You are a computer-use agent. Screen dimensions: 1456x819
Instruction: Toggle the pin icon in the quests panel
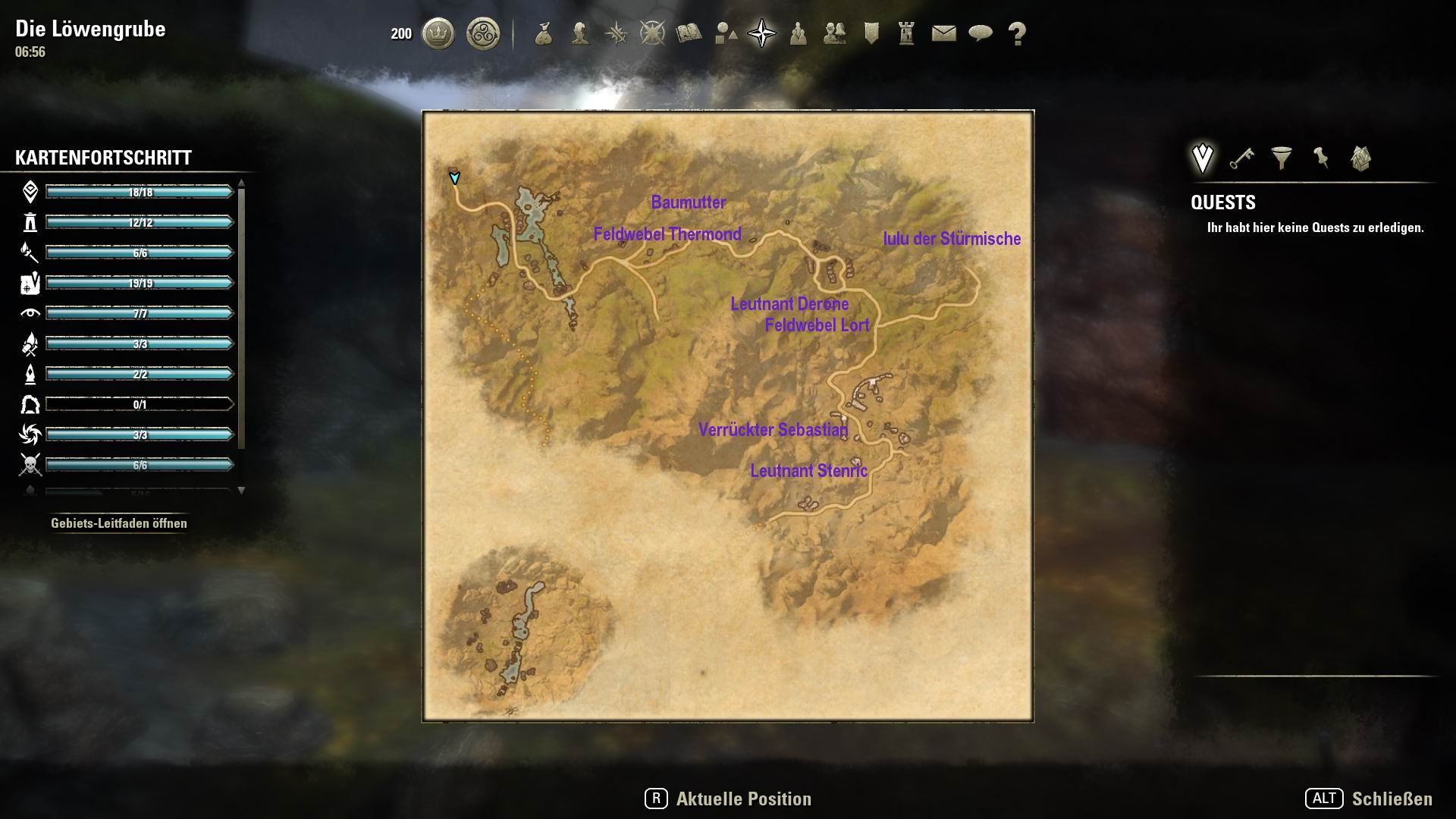coord(1321,158)
